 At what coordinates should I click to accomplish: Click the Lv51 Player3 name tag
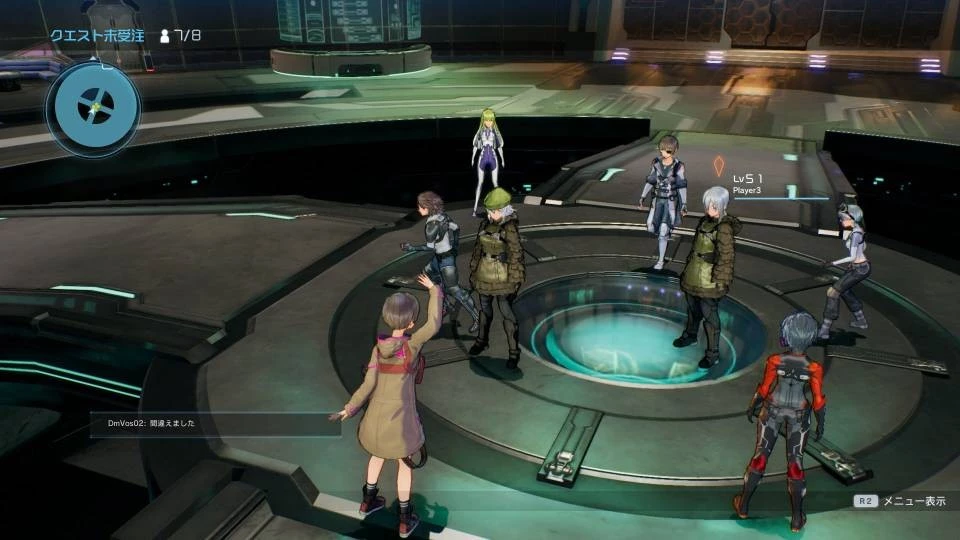coord(748,183)
